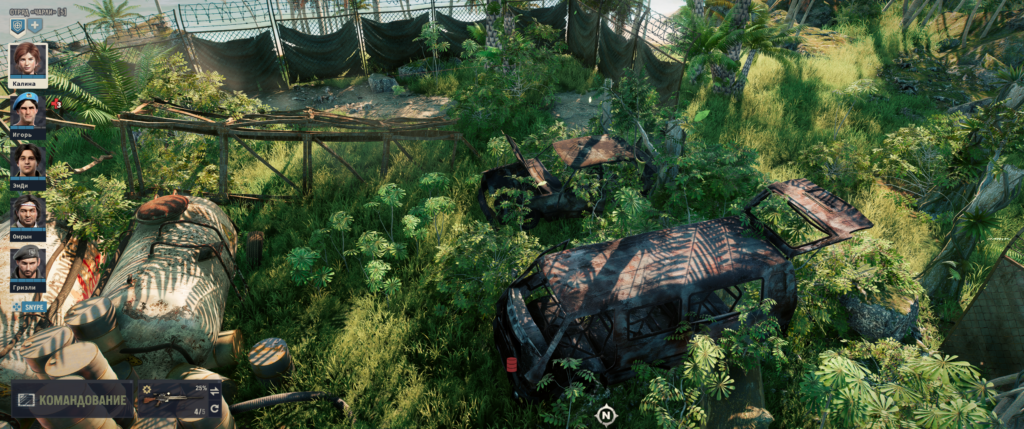Screen dimensions: 1024x429
Task: Select mercenary Калина's portrait
Action: (x=28, y=60)
